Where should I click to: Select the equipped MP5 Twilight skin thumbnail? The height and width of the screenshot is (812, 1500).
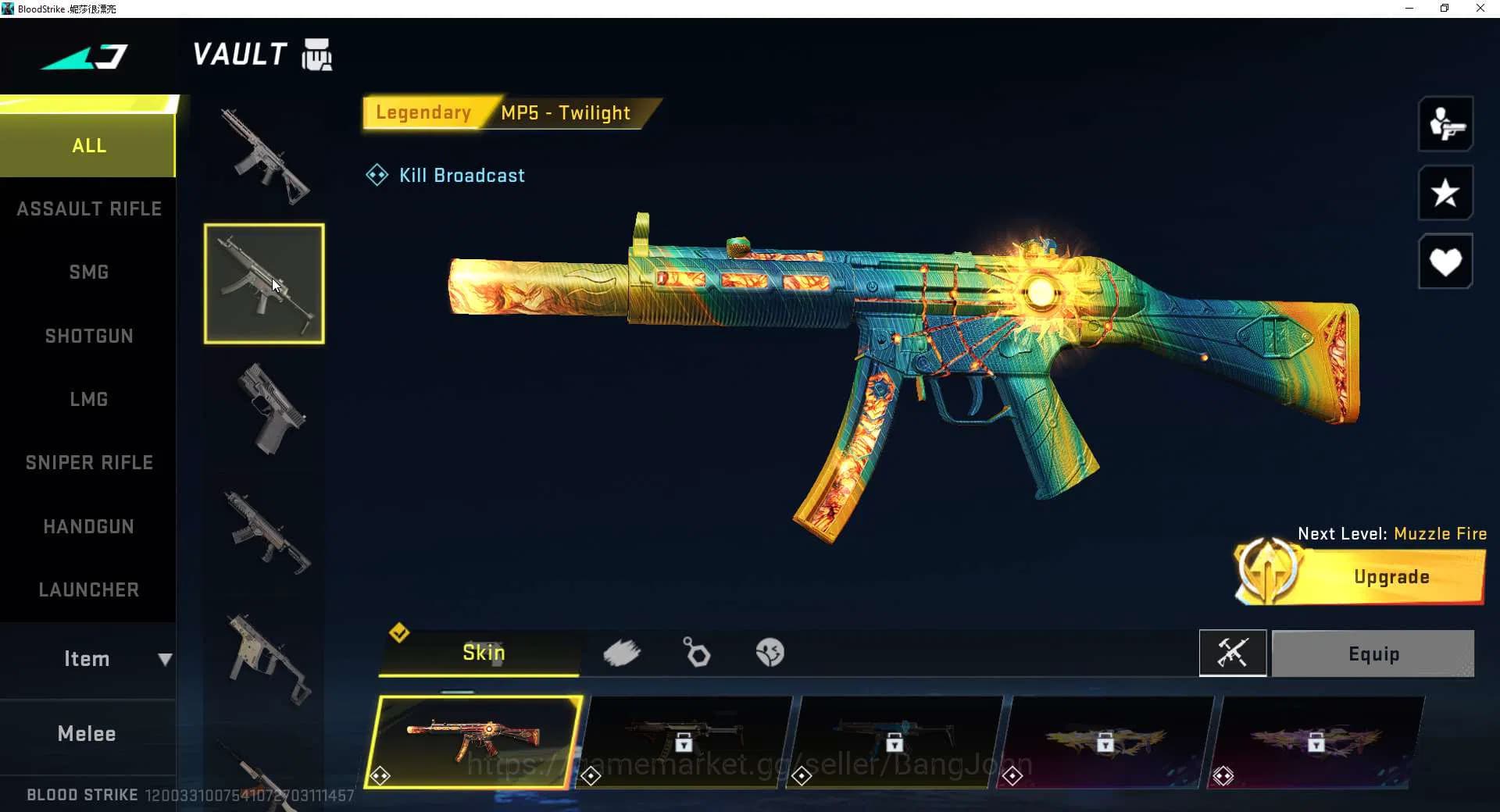click(474, 740)
